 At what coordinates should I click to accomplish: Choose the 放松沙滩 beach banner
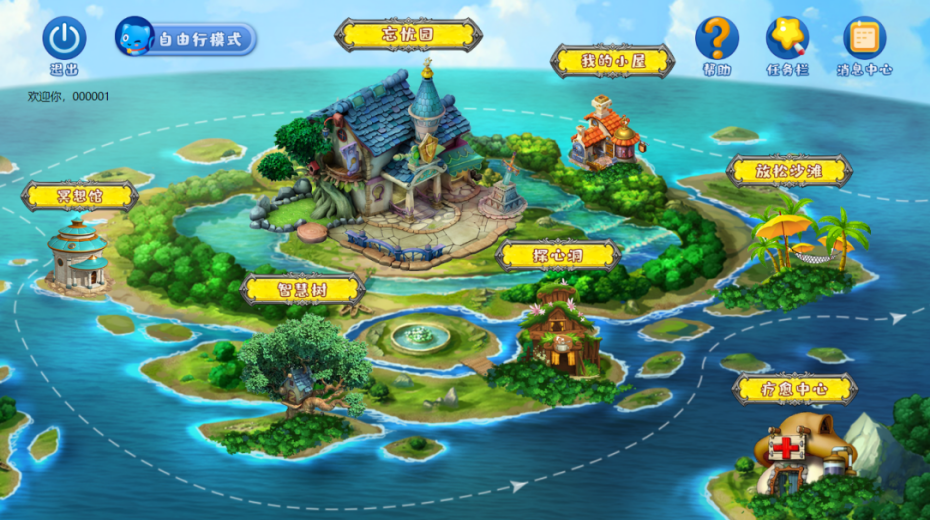point(789,171)
